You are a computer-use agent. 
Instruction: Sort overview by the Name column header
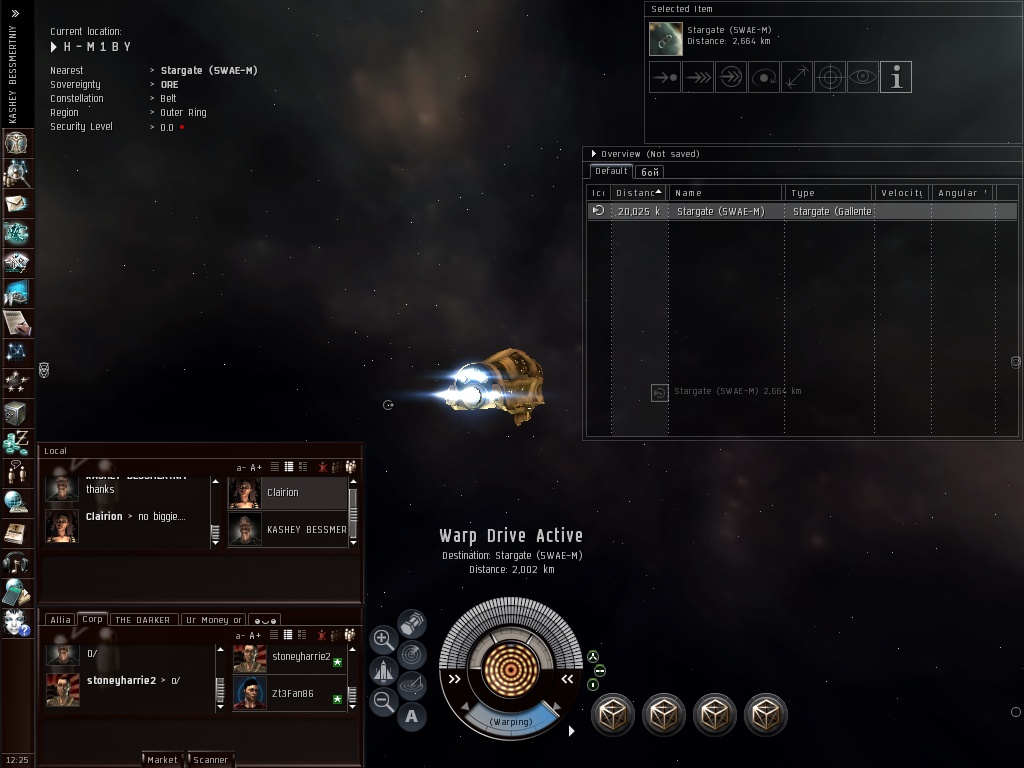(x=725, y=192)
